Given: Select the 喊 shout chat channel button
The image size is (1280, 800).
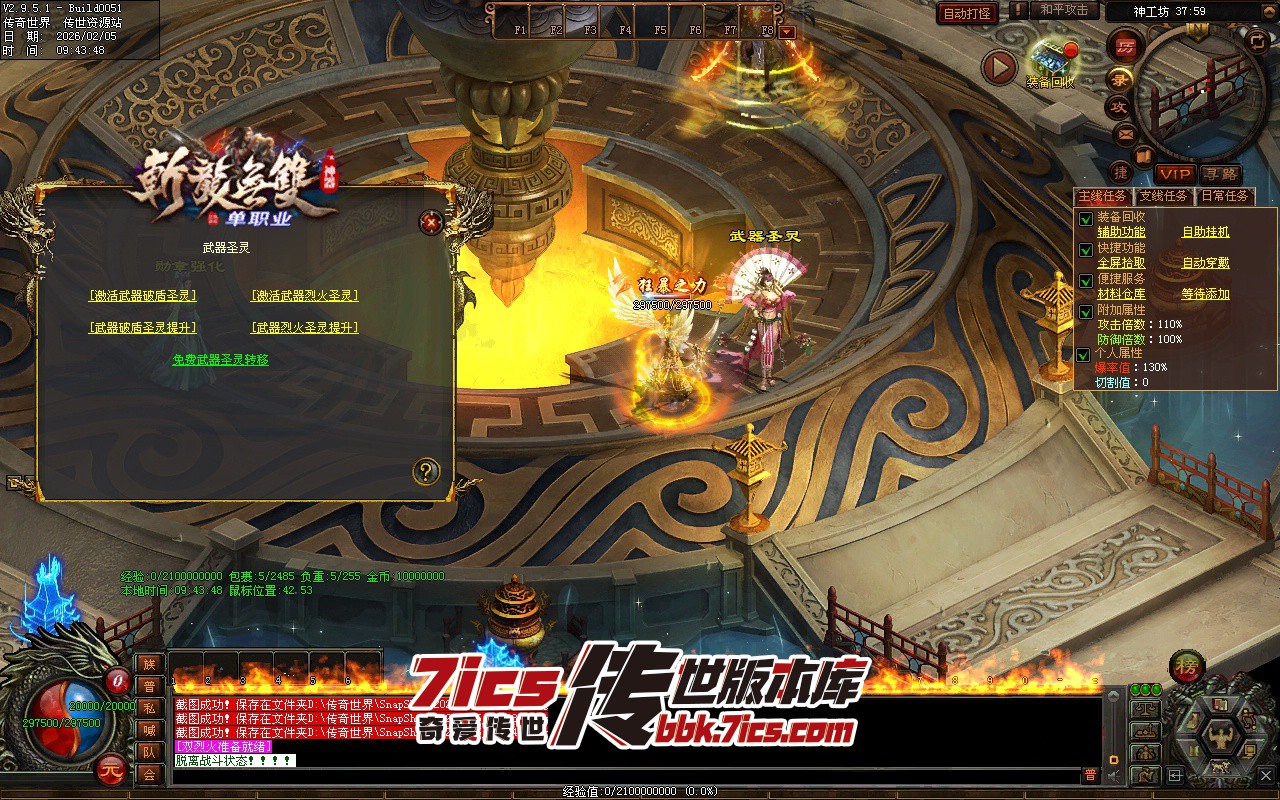Looking at the screenshot, I should click(149, 730).
